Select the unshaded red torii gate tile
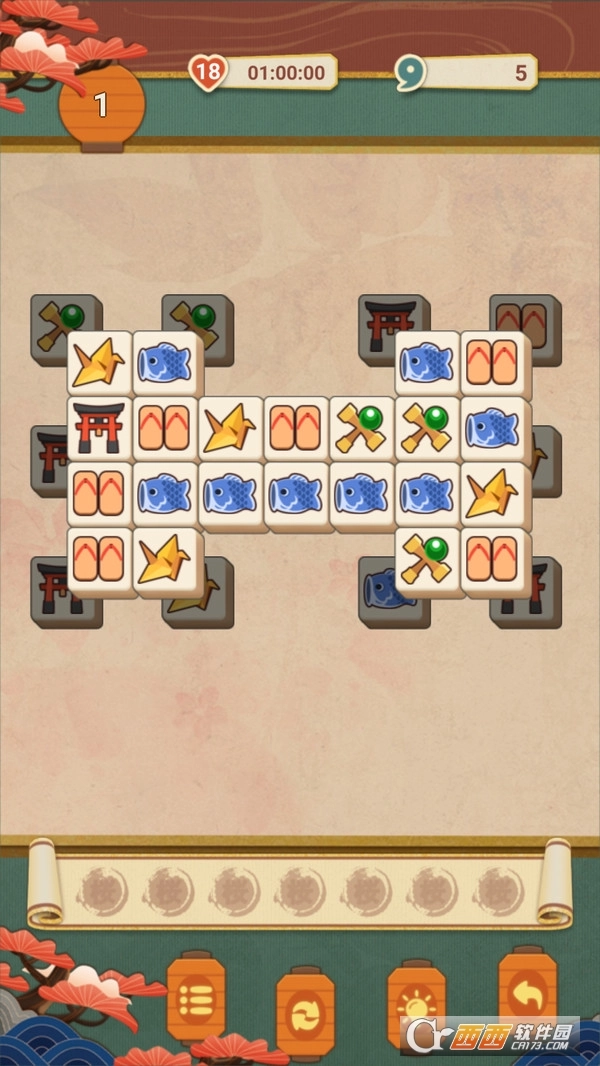Viewport: 600px width, 1066px height. (100, 429)
